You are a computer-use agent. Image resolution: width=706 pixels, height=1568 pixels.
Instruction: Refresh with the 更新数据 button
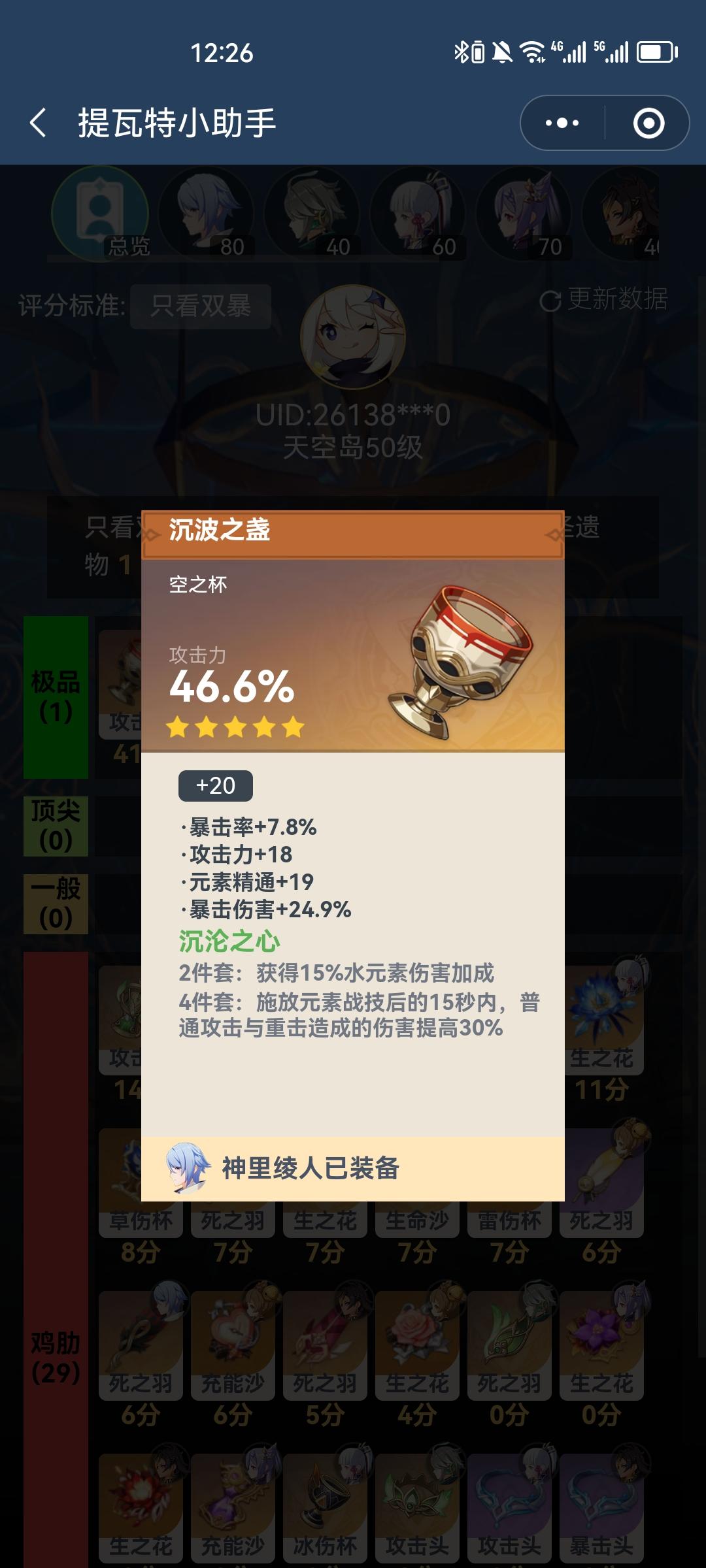[603, 300]
